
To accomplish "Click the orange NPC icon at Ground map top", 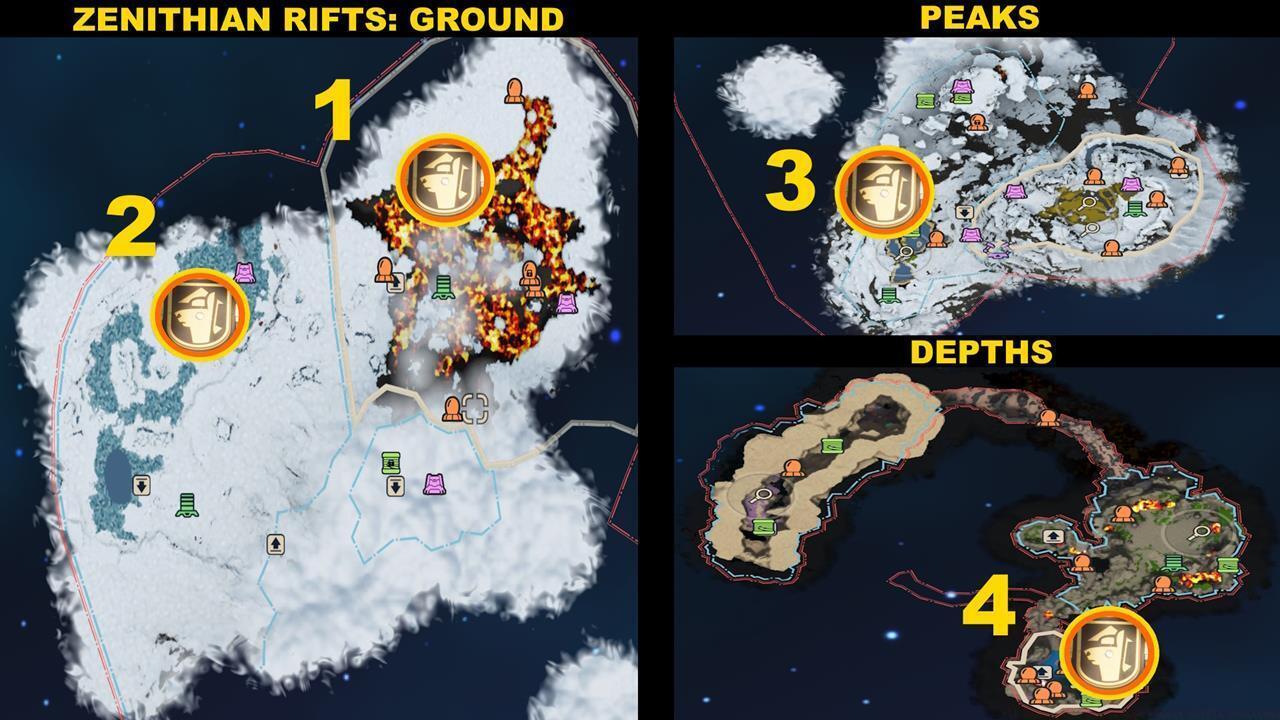I will 516,92.
